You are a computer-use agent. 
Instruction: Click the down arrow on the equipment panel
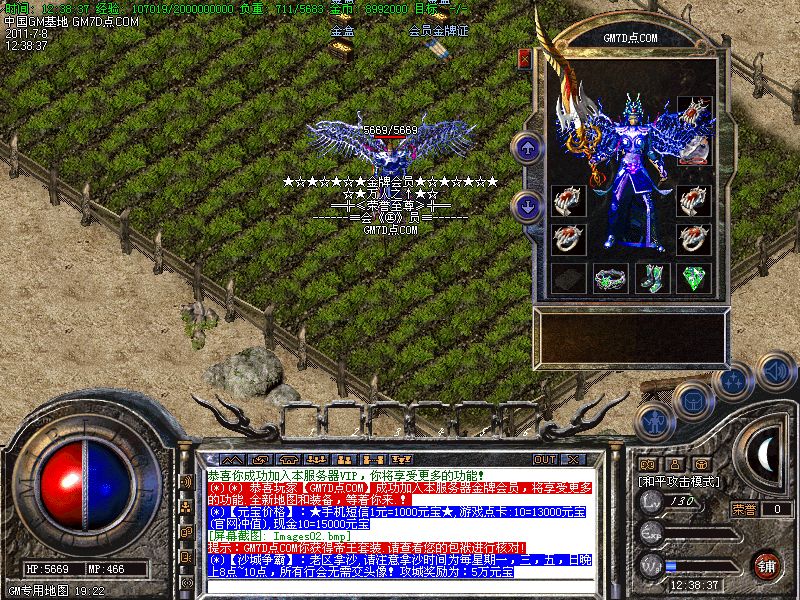(527, 207)
